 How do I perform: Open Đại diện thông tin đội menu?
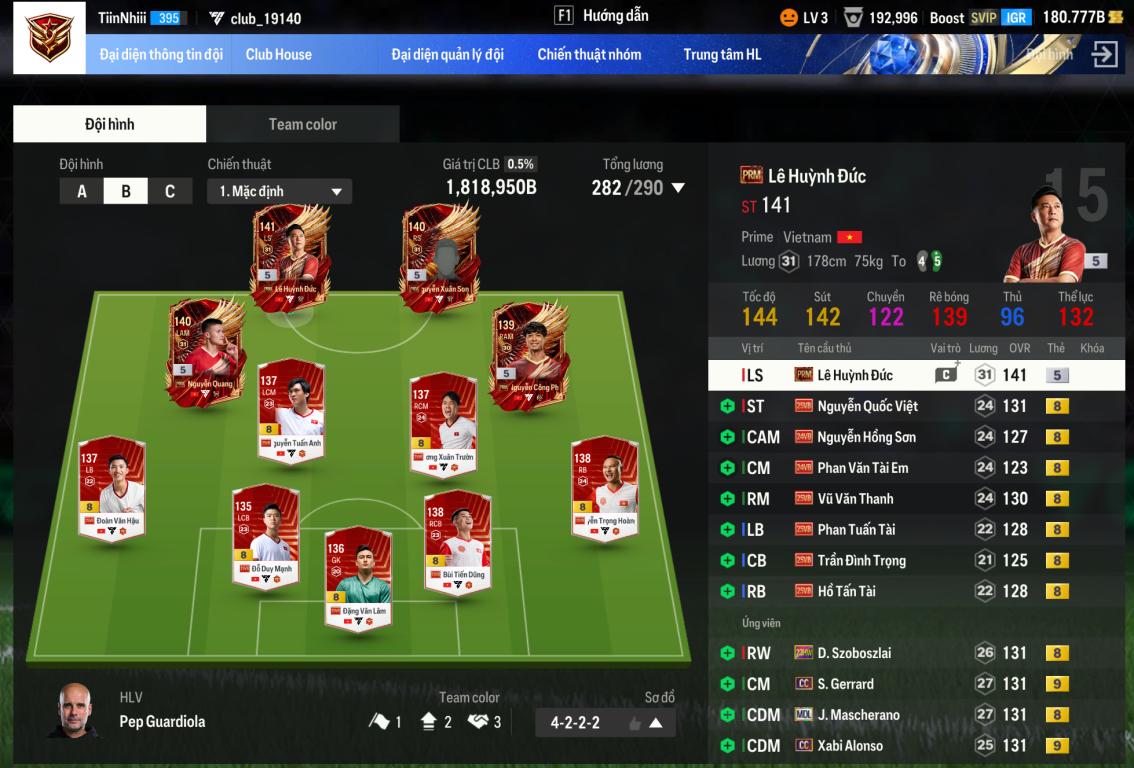[161, 54]
